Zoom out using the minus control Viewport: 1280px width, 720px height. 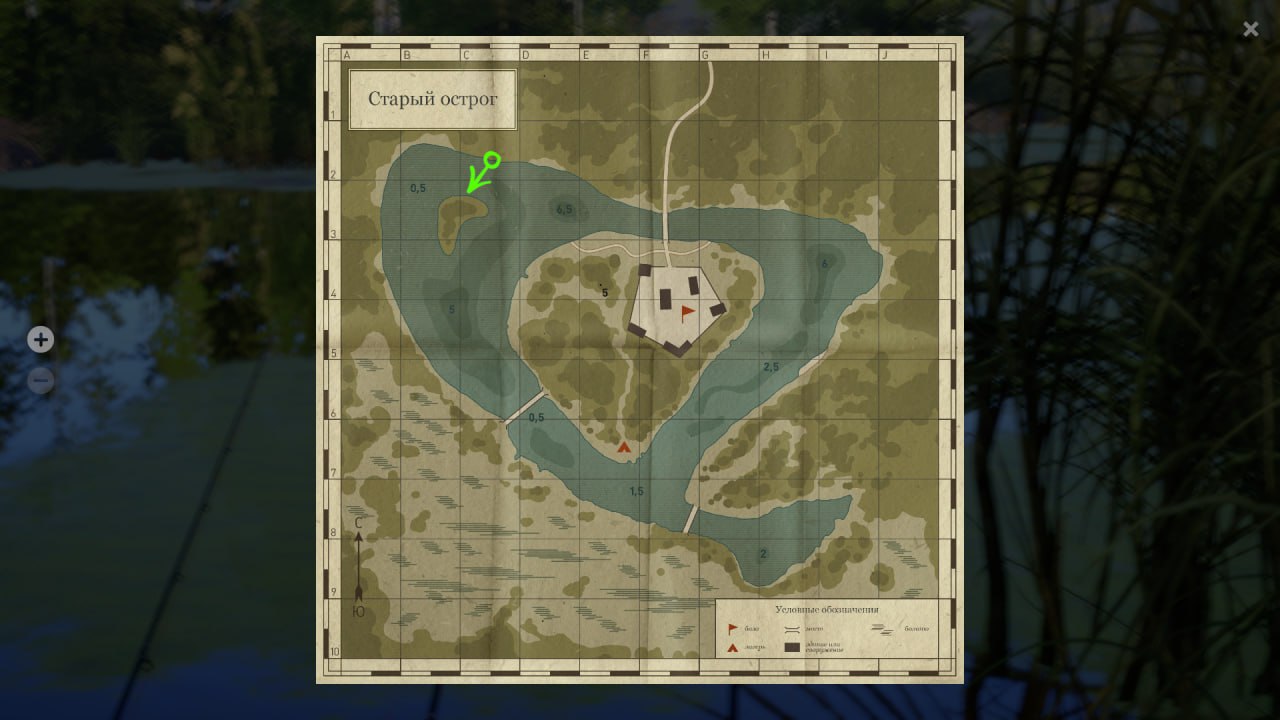pos(40,380)
